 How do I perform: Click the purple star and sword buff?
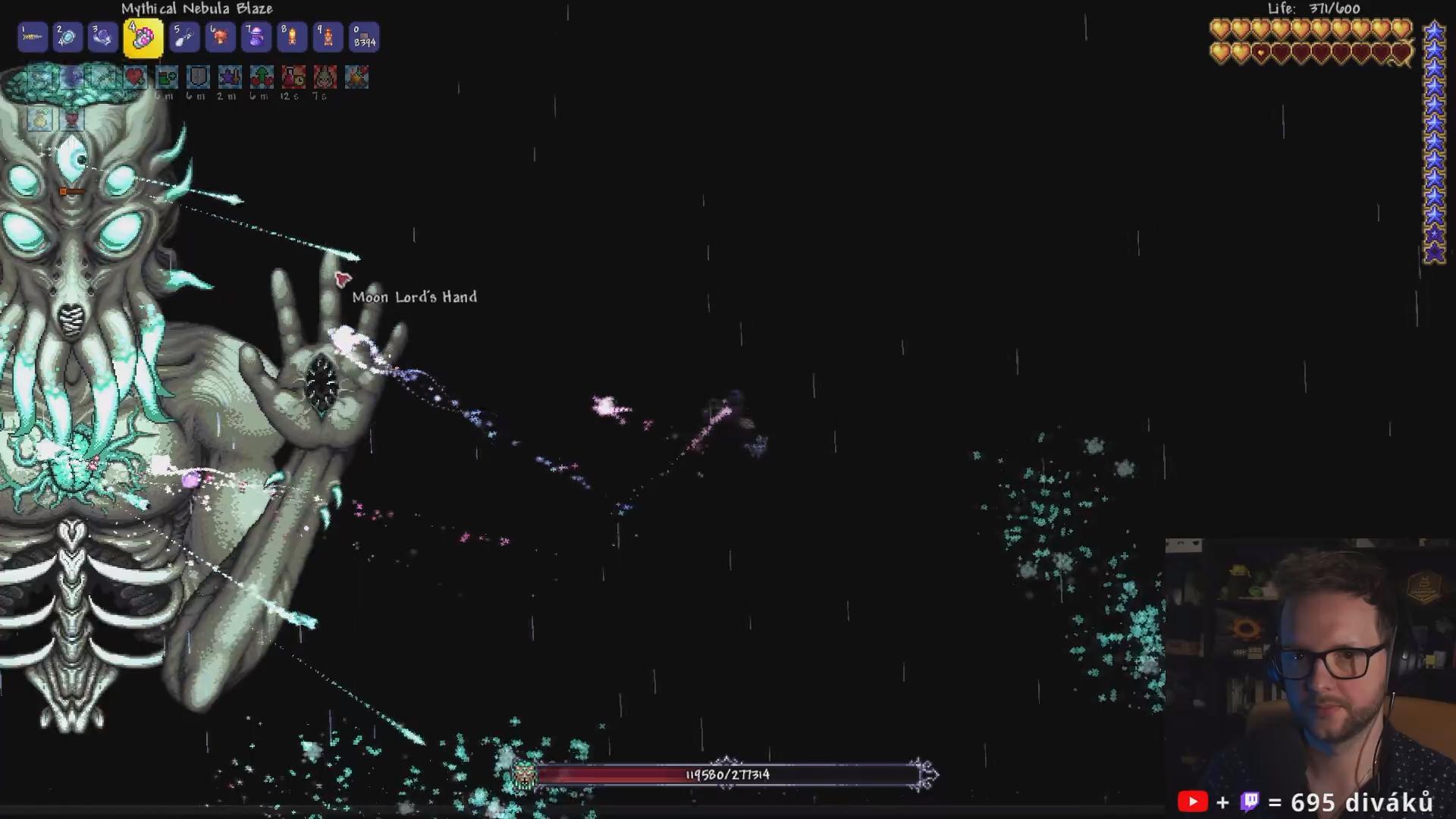tap(230, 77)
